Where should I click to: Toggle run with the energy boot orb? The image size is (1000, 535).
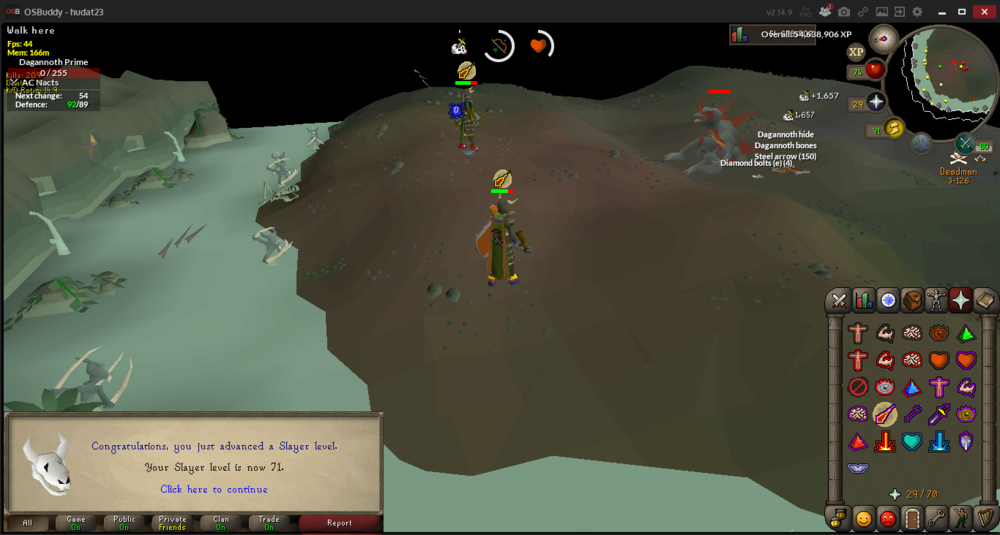894,127
